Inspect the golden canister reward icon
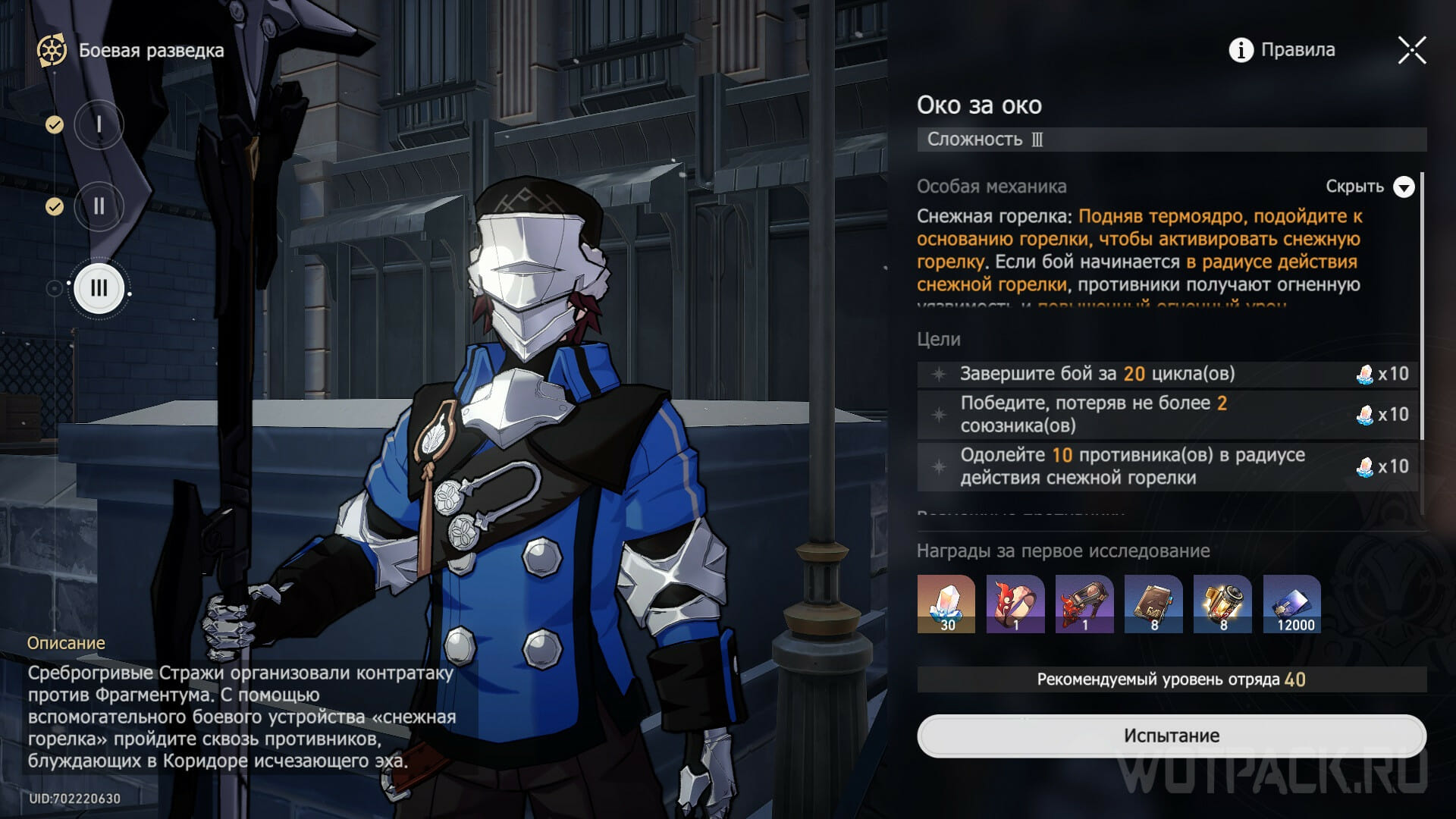Screen dimensions: 1456x819 [x=1222, y=604]
